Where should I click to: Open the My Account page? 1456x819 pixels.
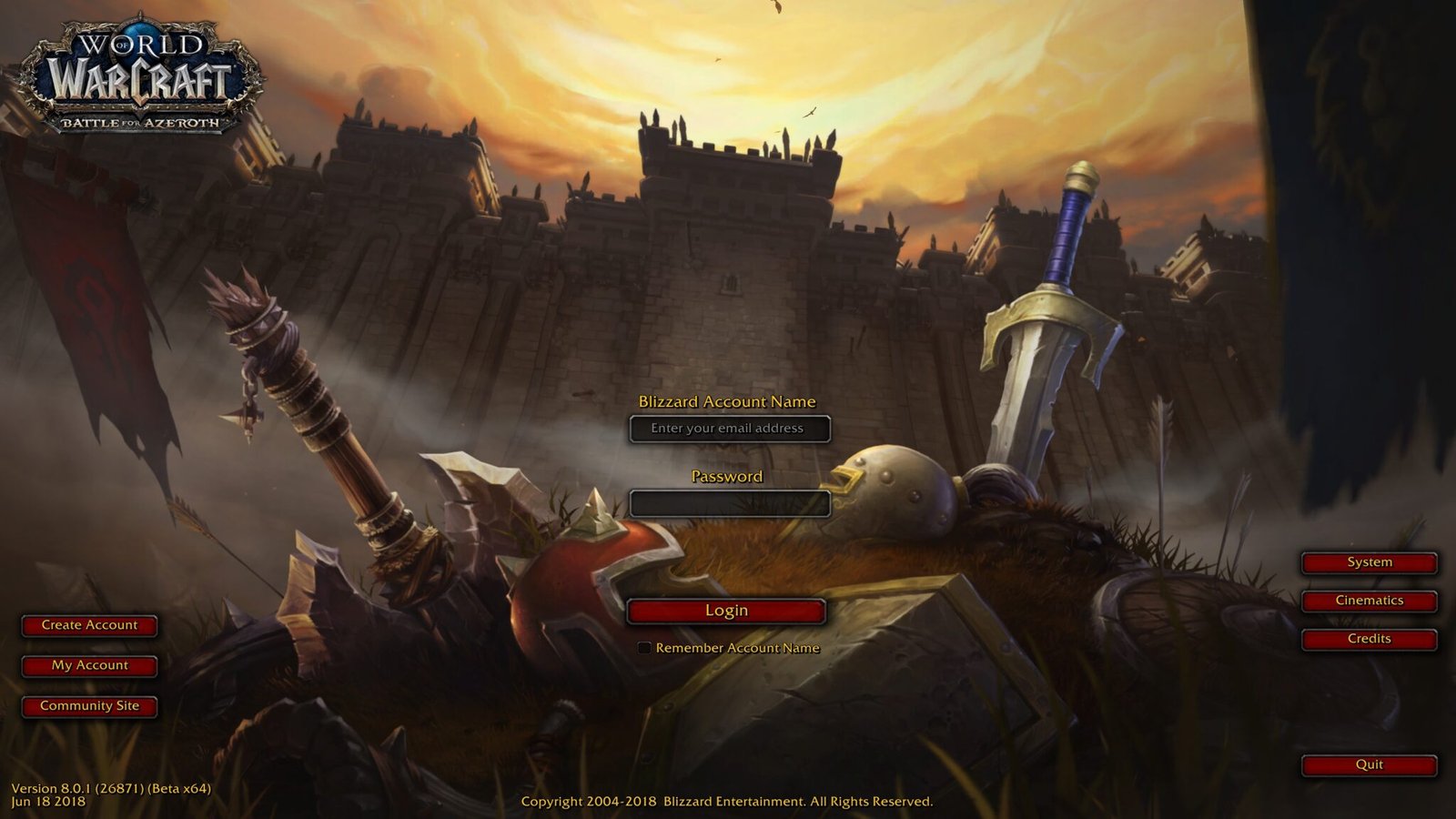[x=89, y=665]
